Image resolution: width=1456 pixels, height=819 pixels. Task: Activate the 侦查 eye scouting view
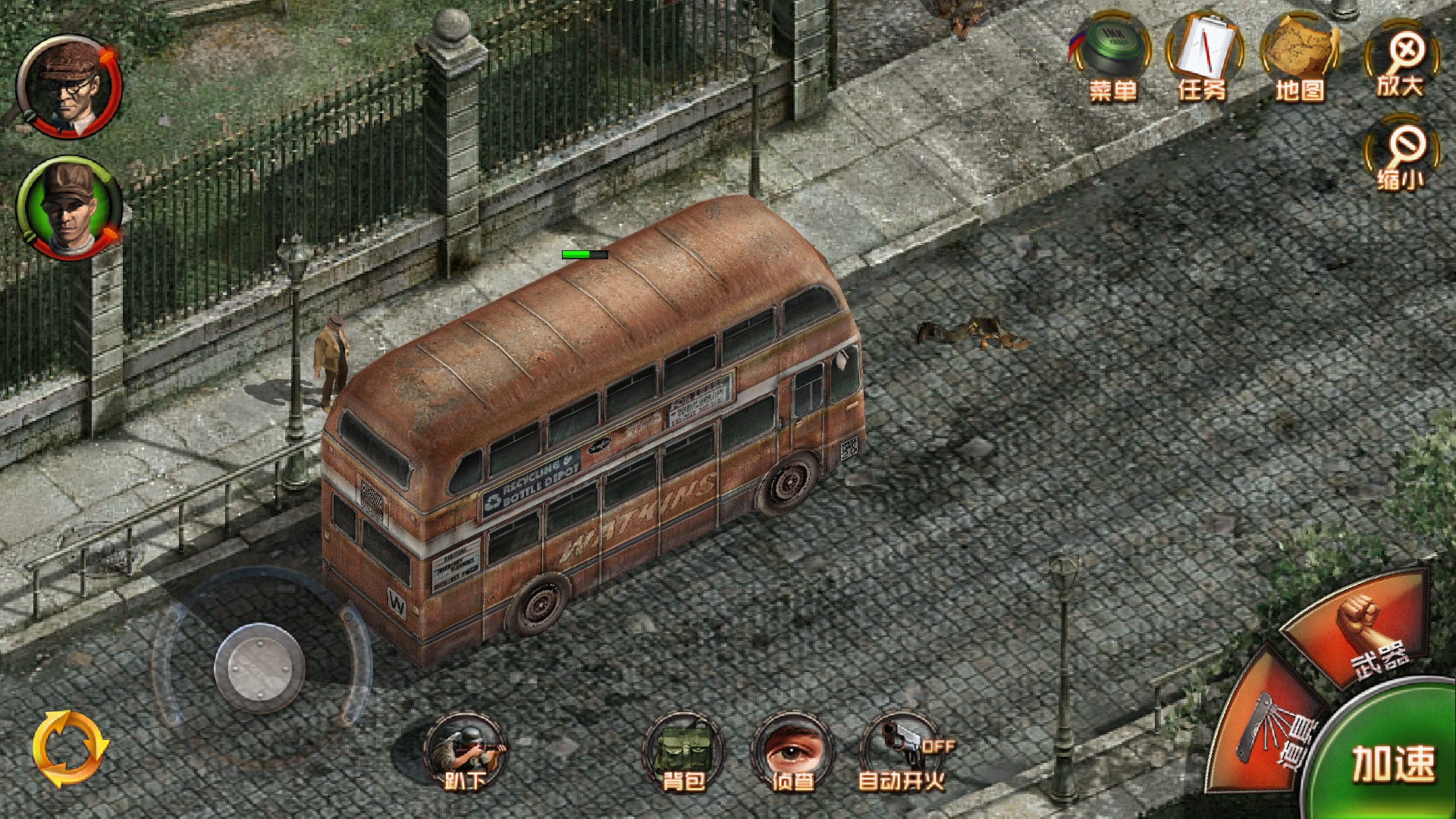791,751
